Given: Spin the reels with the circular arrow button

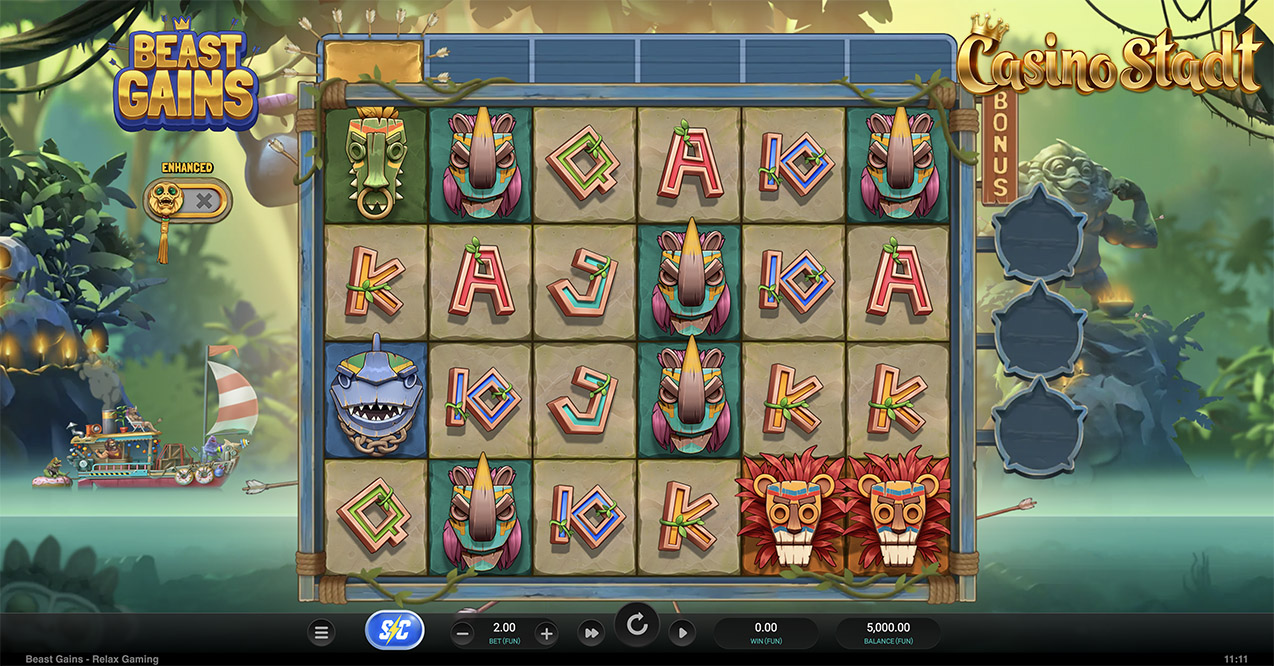Looking at the screenshot, I should (637, 627).
